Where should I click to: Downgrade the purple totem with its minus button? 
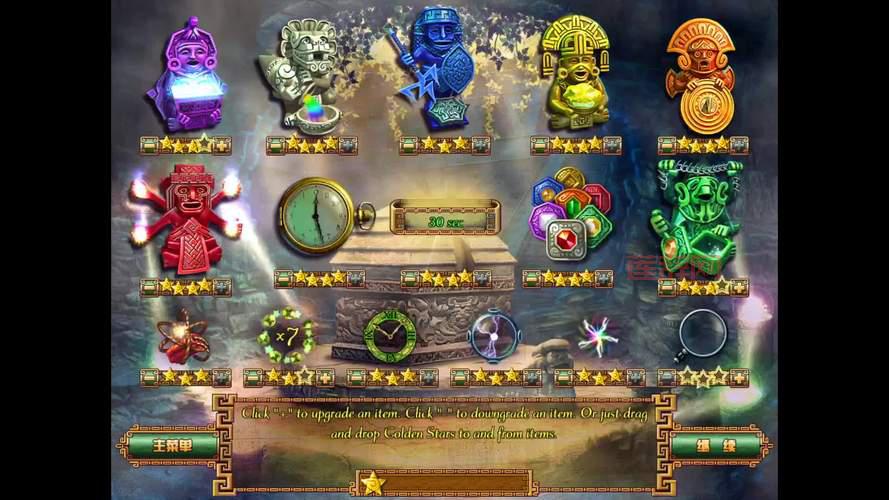pyautogui.click(x=149, y=145)
